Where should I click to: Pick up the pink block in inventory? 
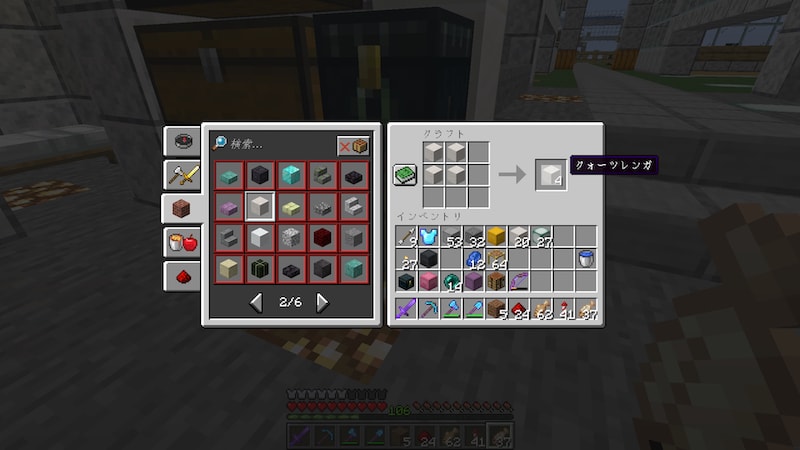(x=429, y=282)
